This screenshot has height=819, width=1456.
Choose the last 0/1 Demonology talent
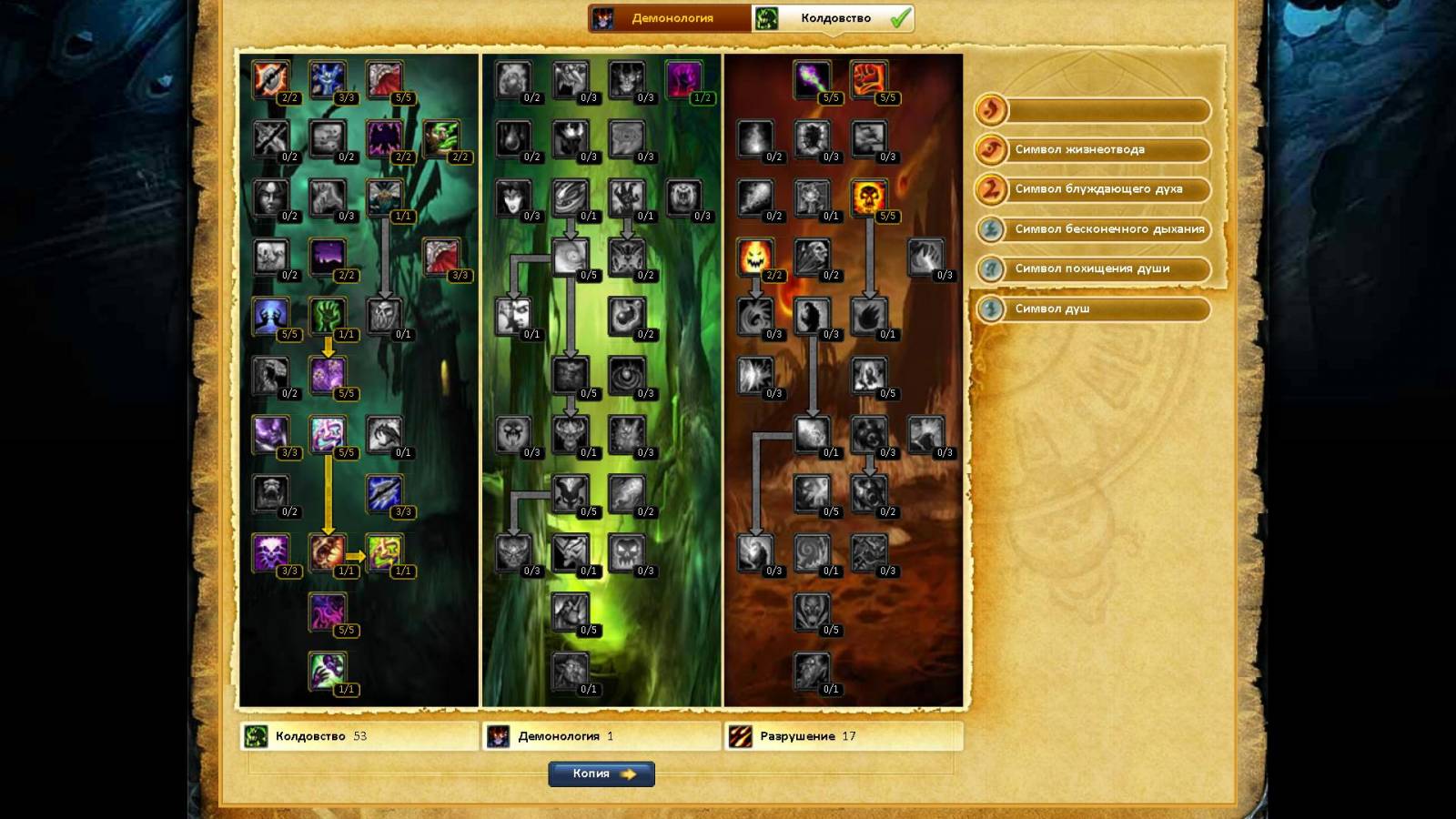[x=571, y=671]
